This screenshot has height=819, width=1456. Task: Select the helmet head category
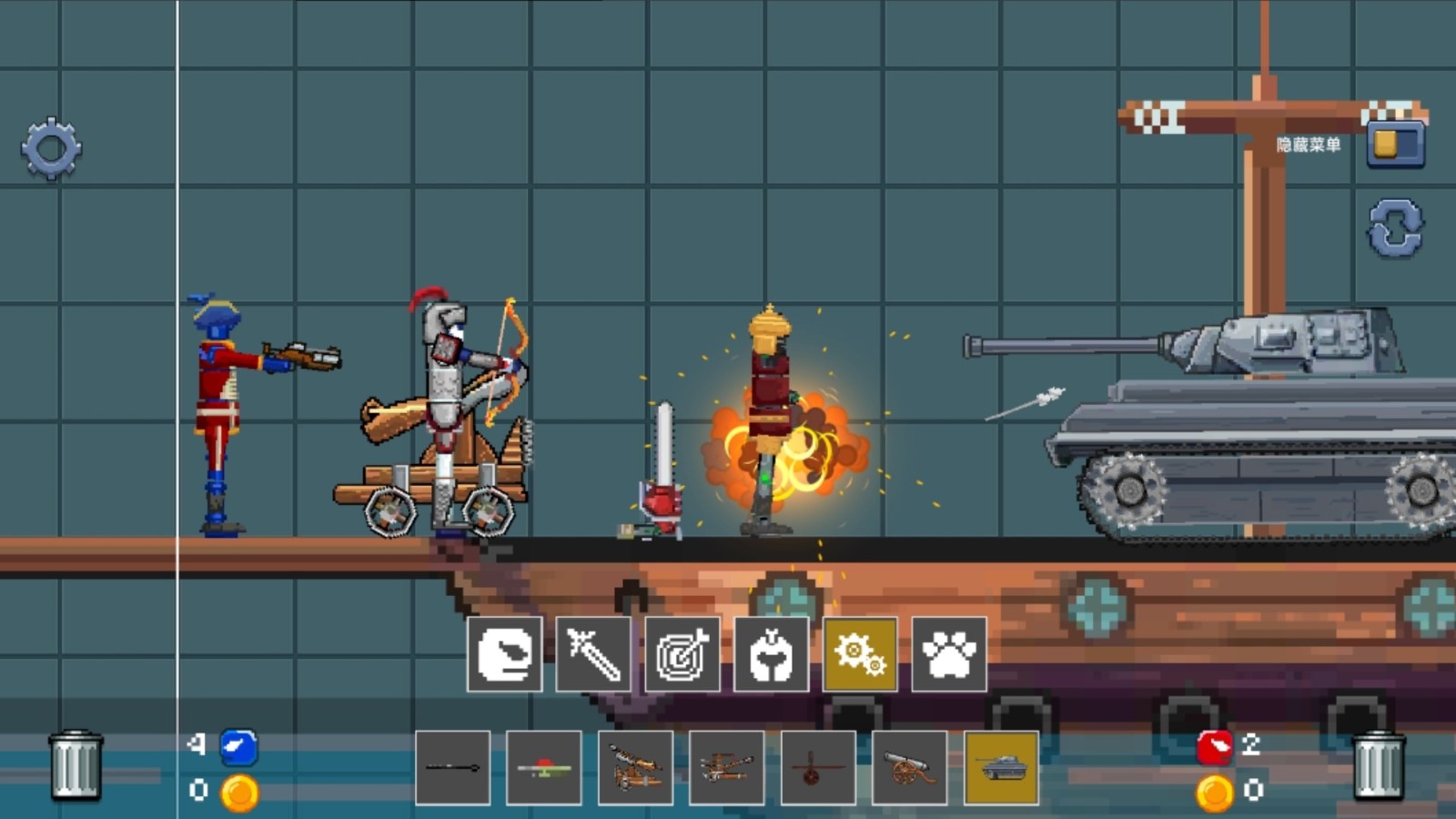[x=505, y=654]
